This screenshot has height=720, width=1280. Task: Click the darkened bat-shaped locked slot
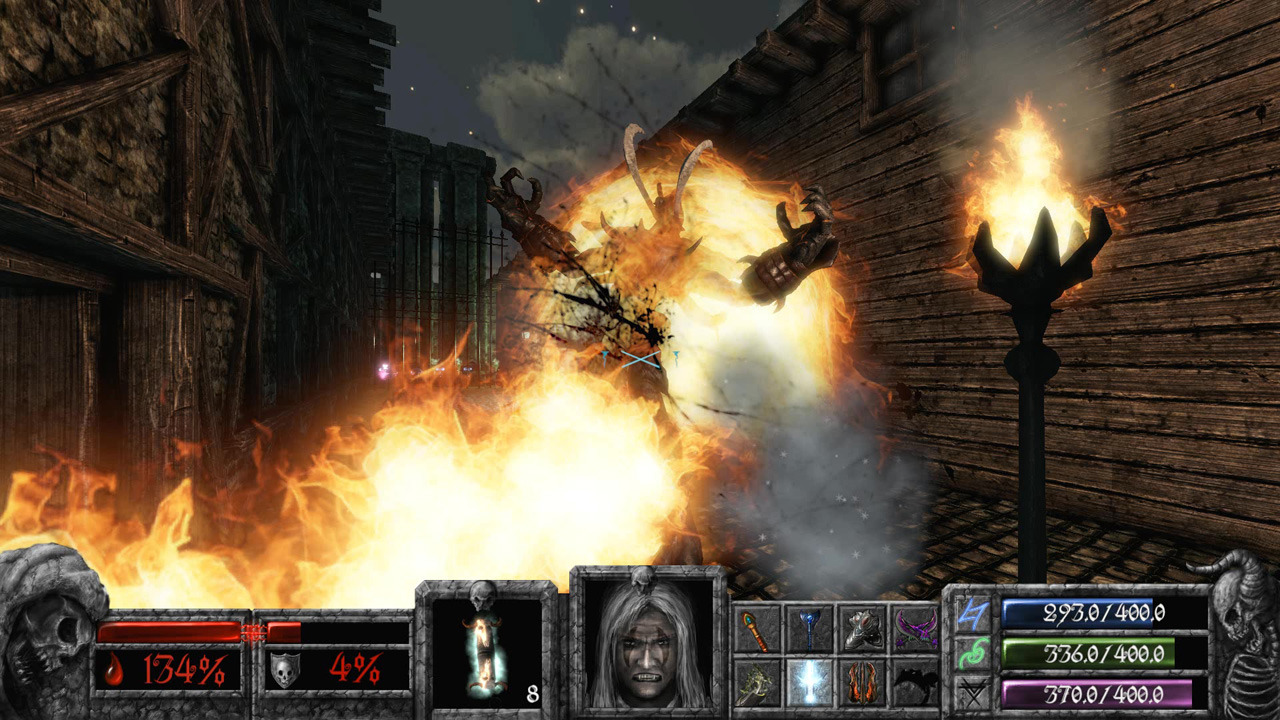(x=917, y=684)
